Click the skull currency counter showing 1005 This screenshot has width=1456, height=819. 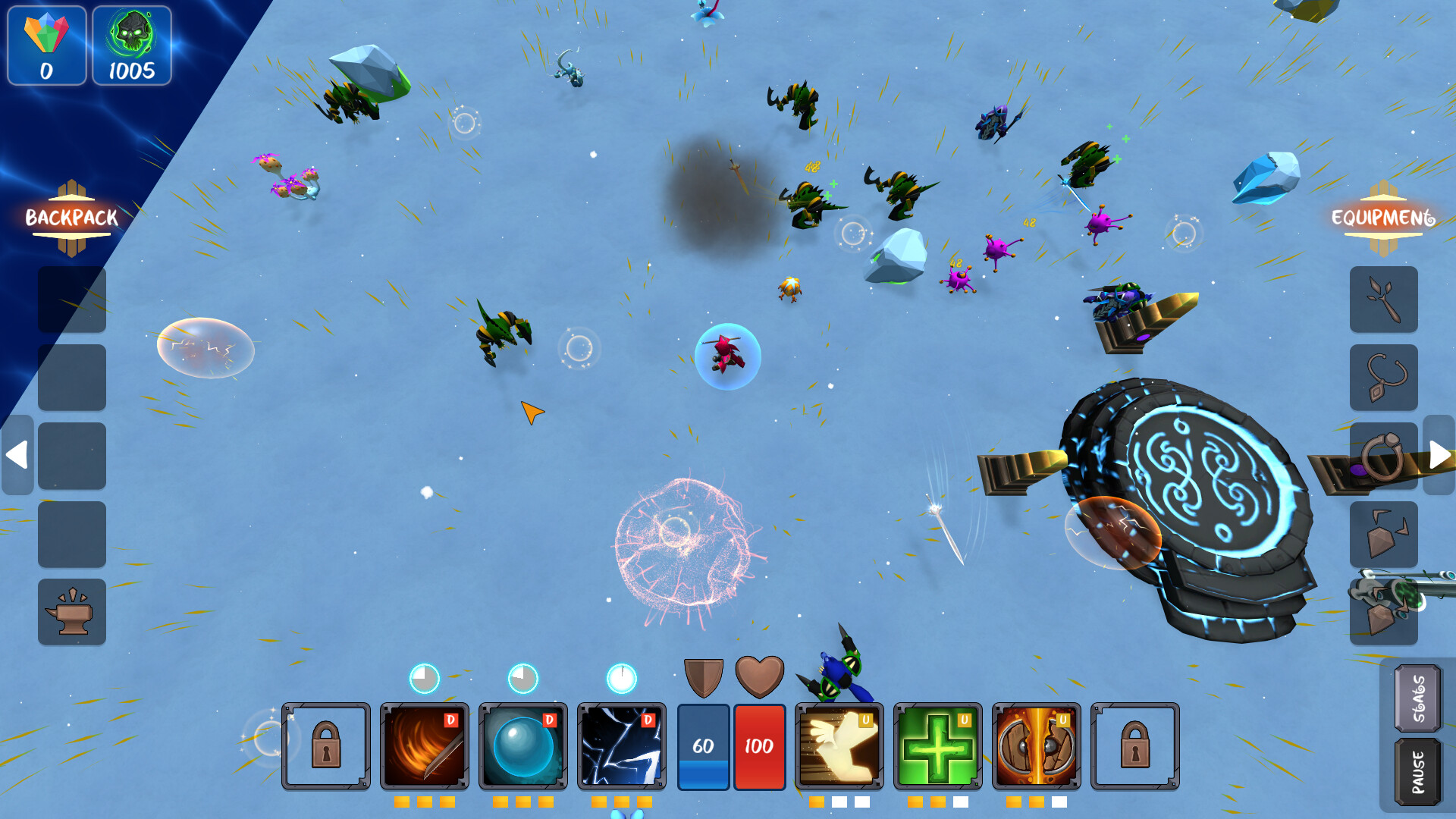[131, 47]
